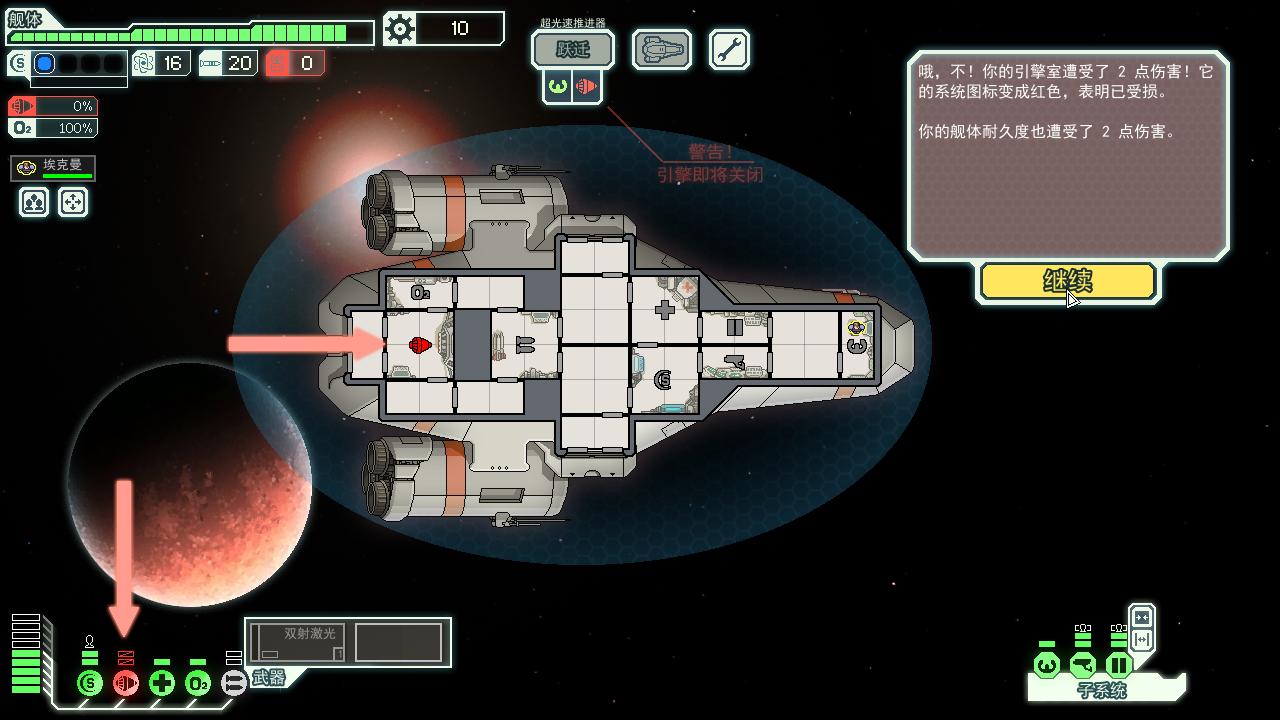
Task: Click the save crew positions icon
Action: [33, 203]
